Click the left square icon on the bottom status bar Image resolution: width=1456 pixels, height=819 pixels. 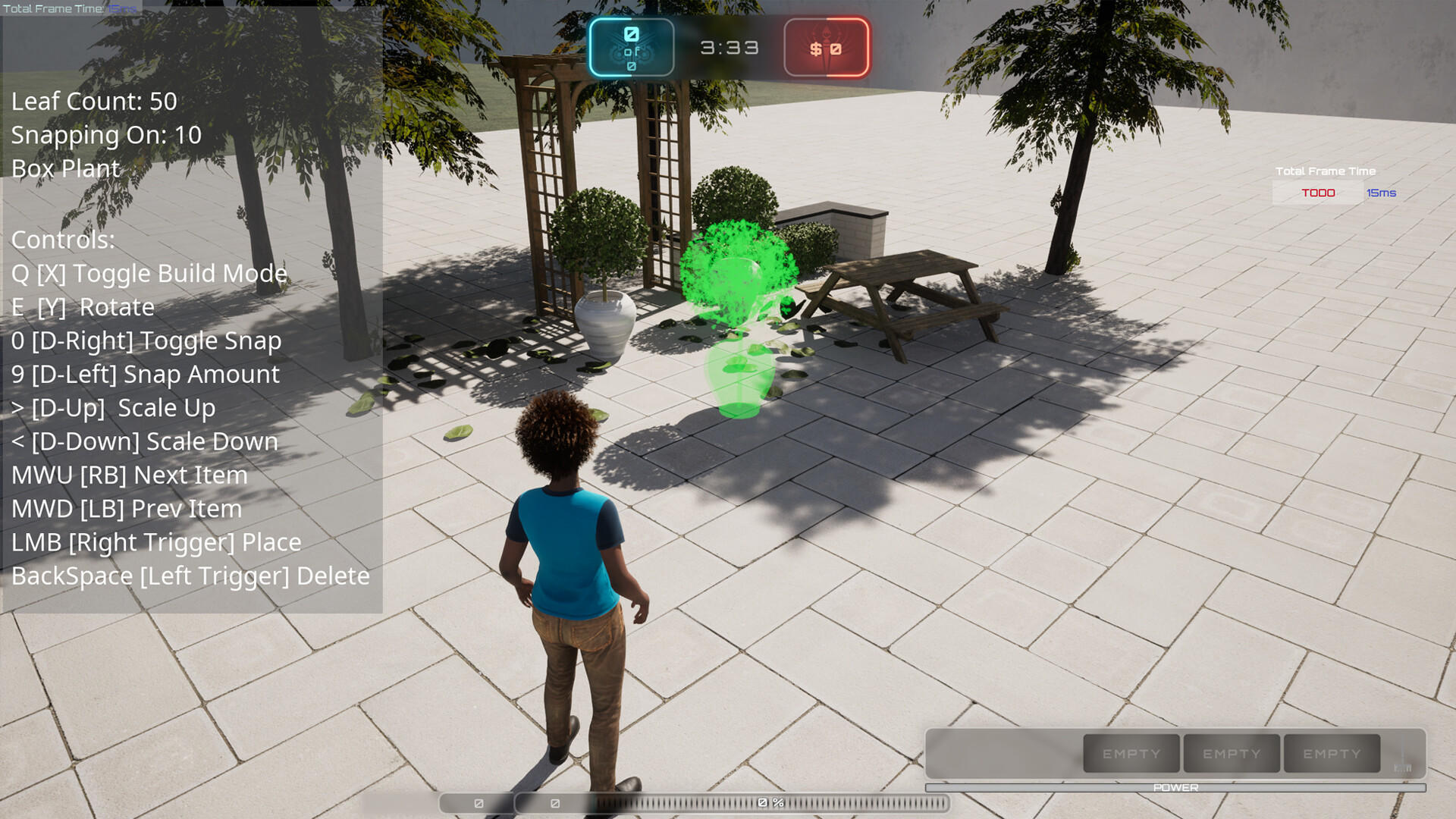(477, 802)
